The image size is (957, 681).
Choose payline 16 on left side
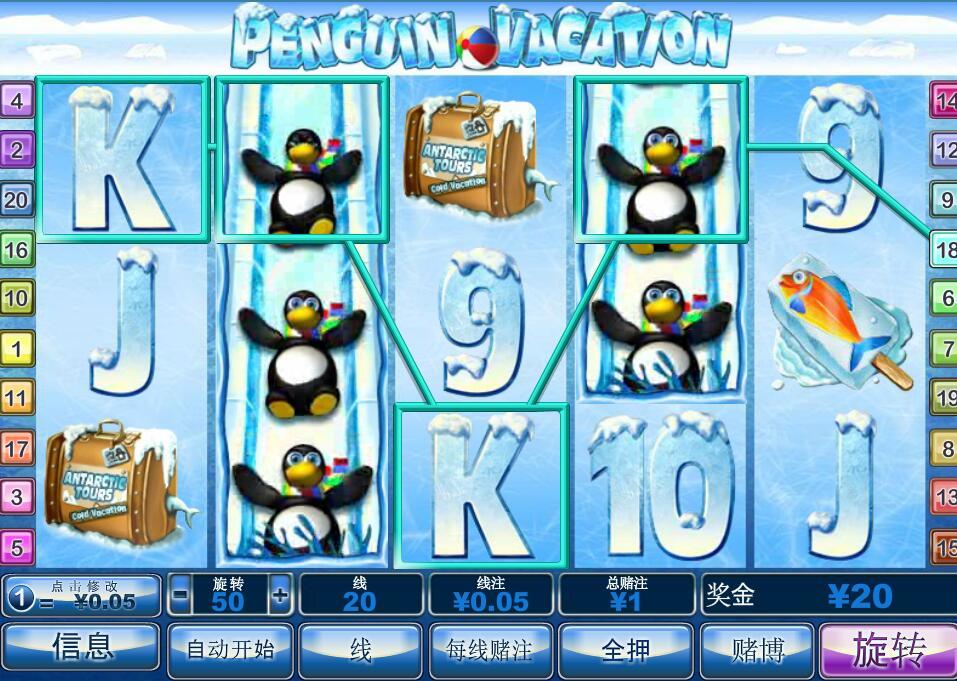[x=18, y=248]
